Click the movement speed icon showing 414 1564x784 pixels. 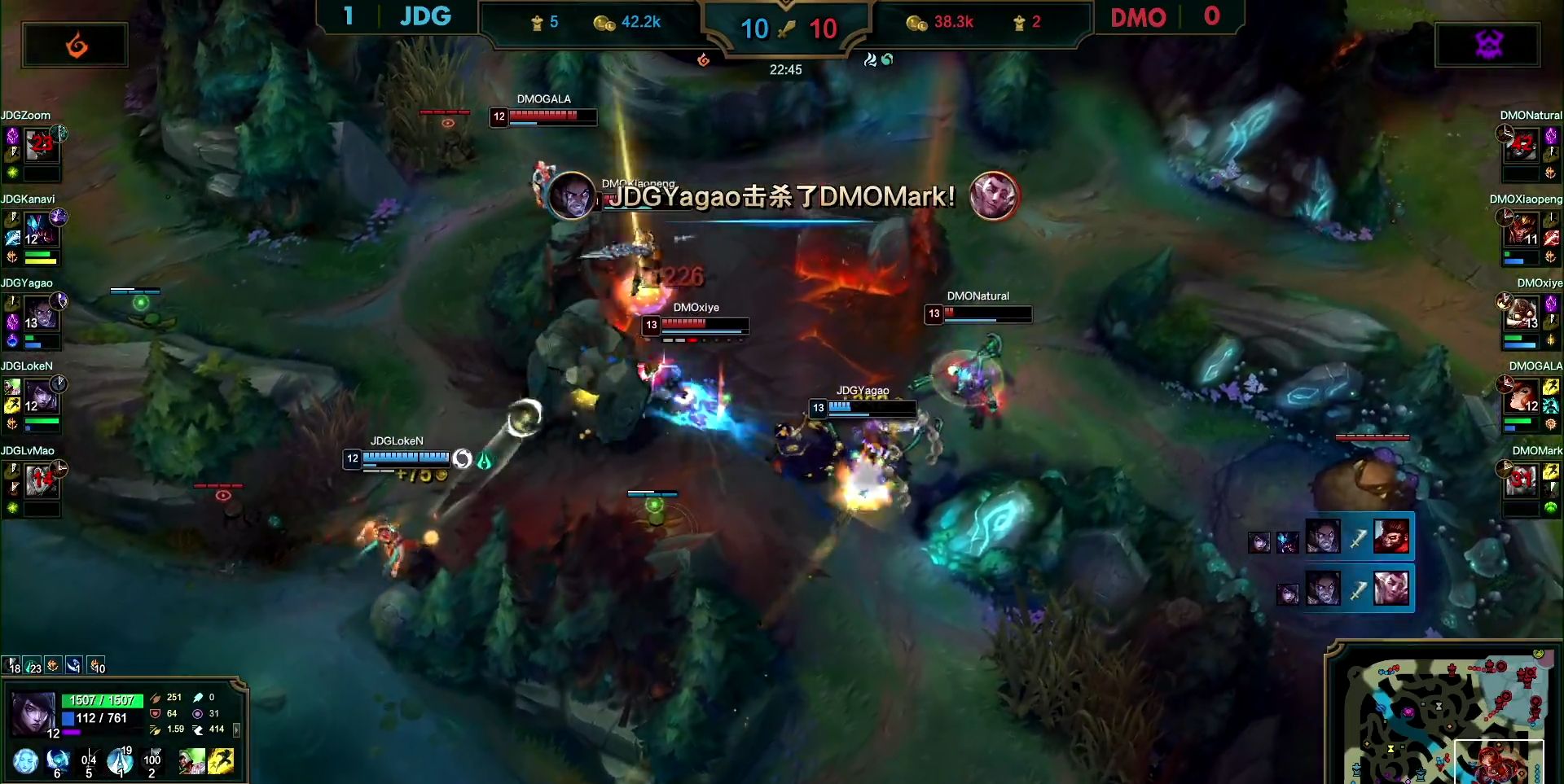(x=198, y=730)
